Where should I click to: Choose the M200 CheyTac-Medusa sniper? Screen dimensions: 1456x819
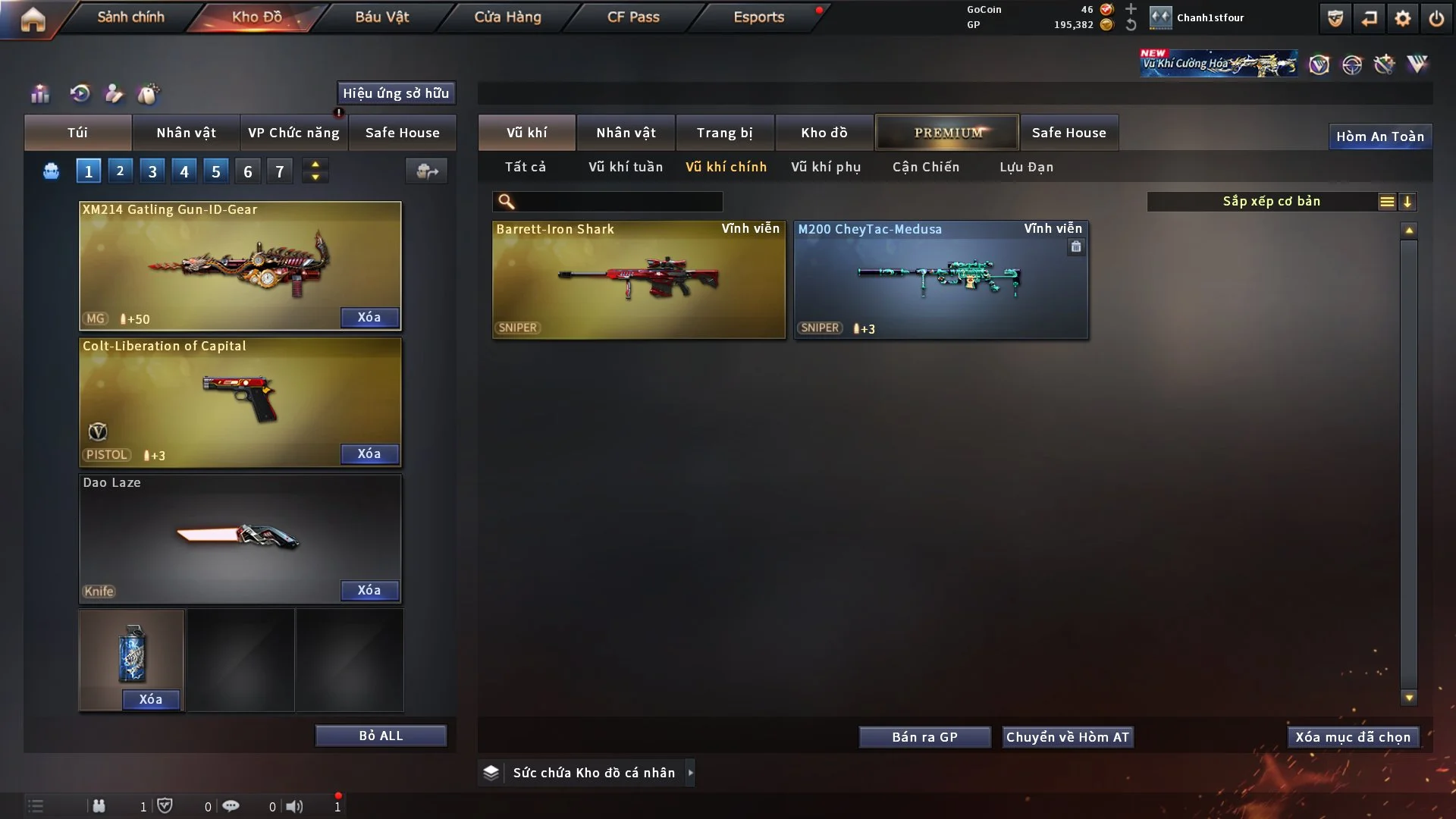click(x=940, y=279)
